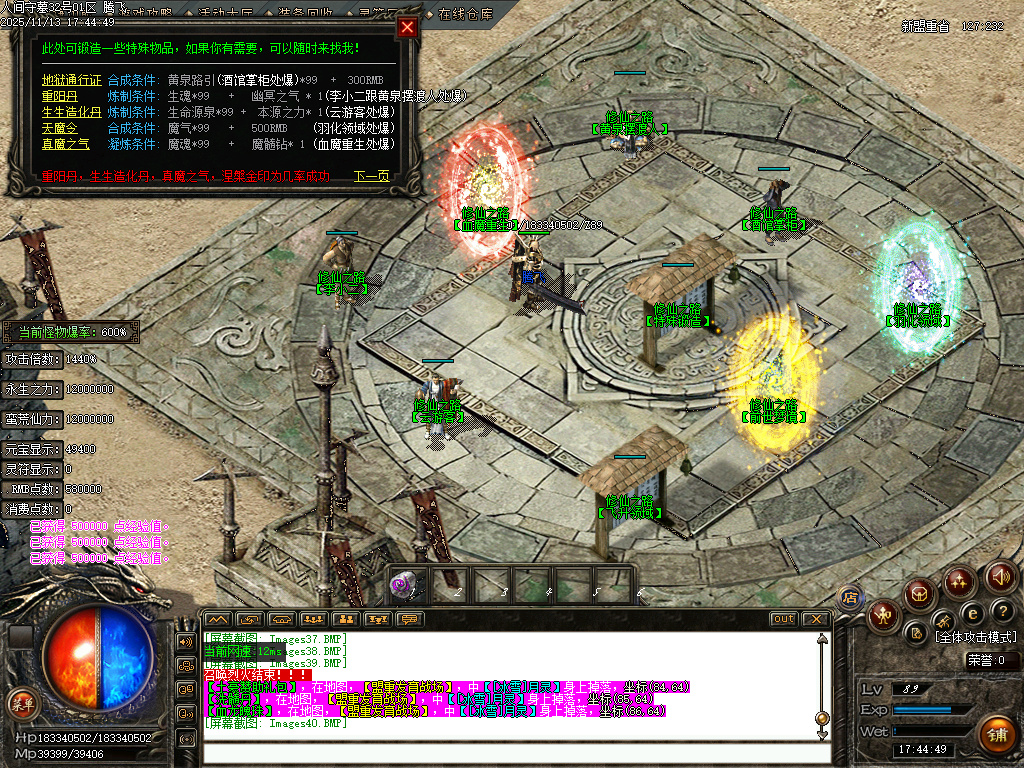
Task: Open the character panel warrior icon
Action: click(884, 613)
